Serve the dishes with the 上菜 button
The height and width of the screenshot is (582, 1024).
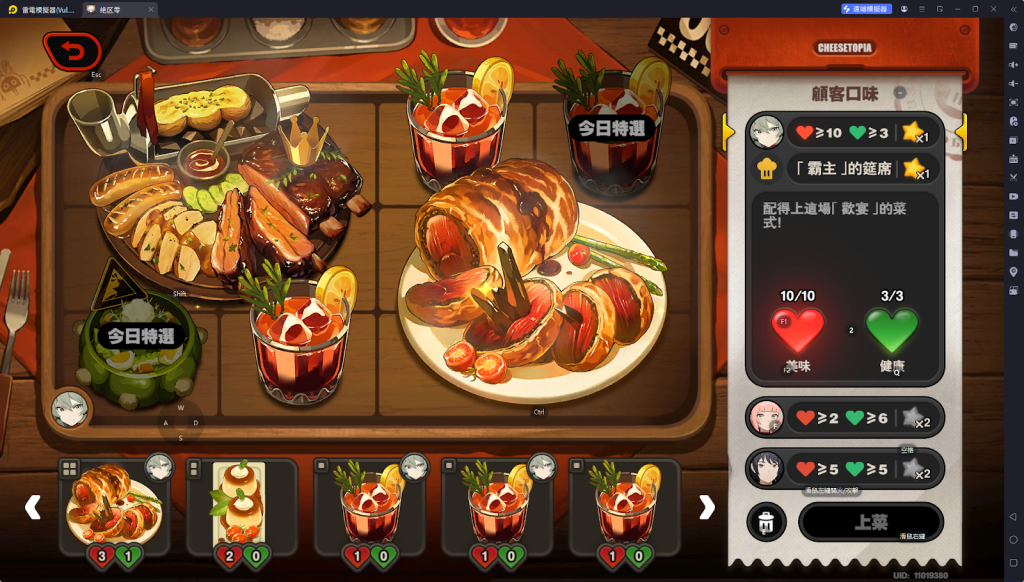click(x=870, y=522)
